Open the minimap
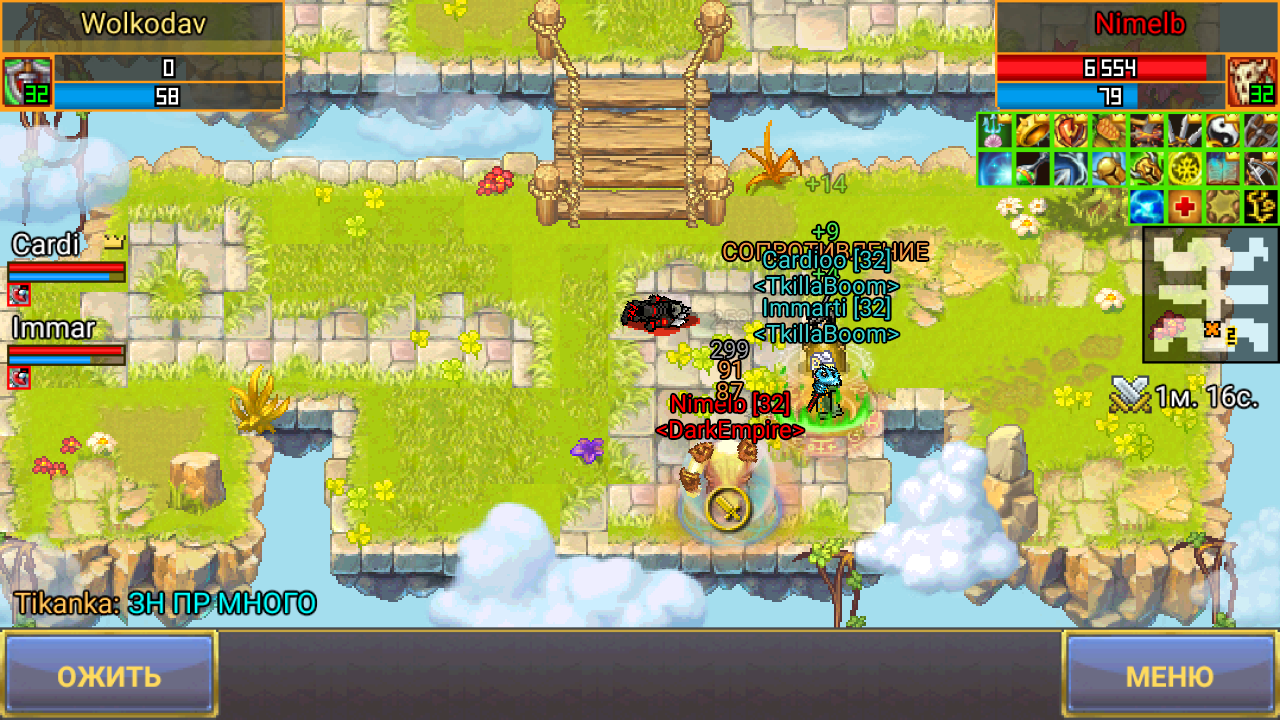The image size is (1280, 720). 1211,295
